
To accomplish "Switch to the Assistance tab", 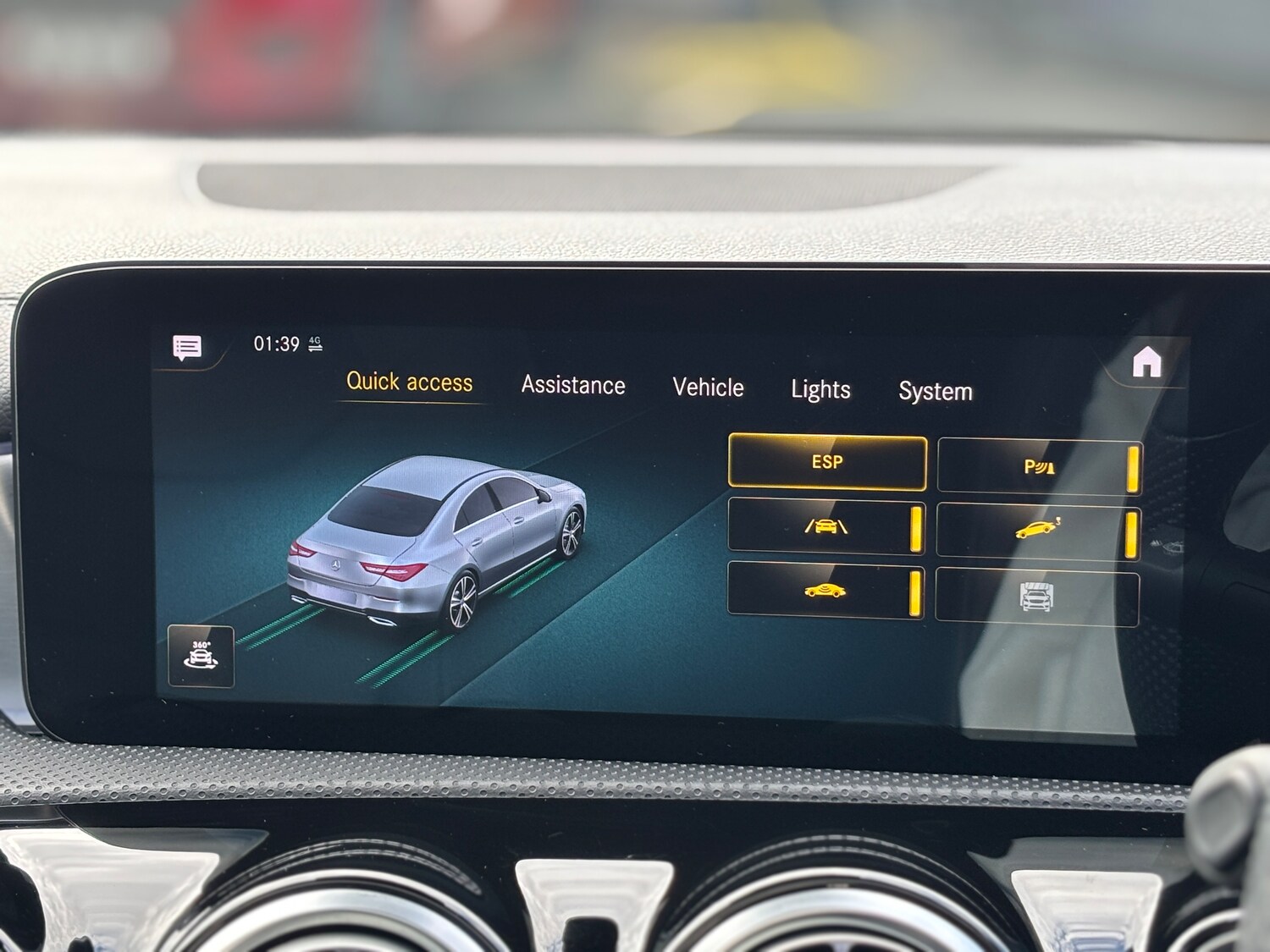I will click(572, 385).
